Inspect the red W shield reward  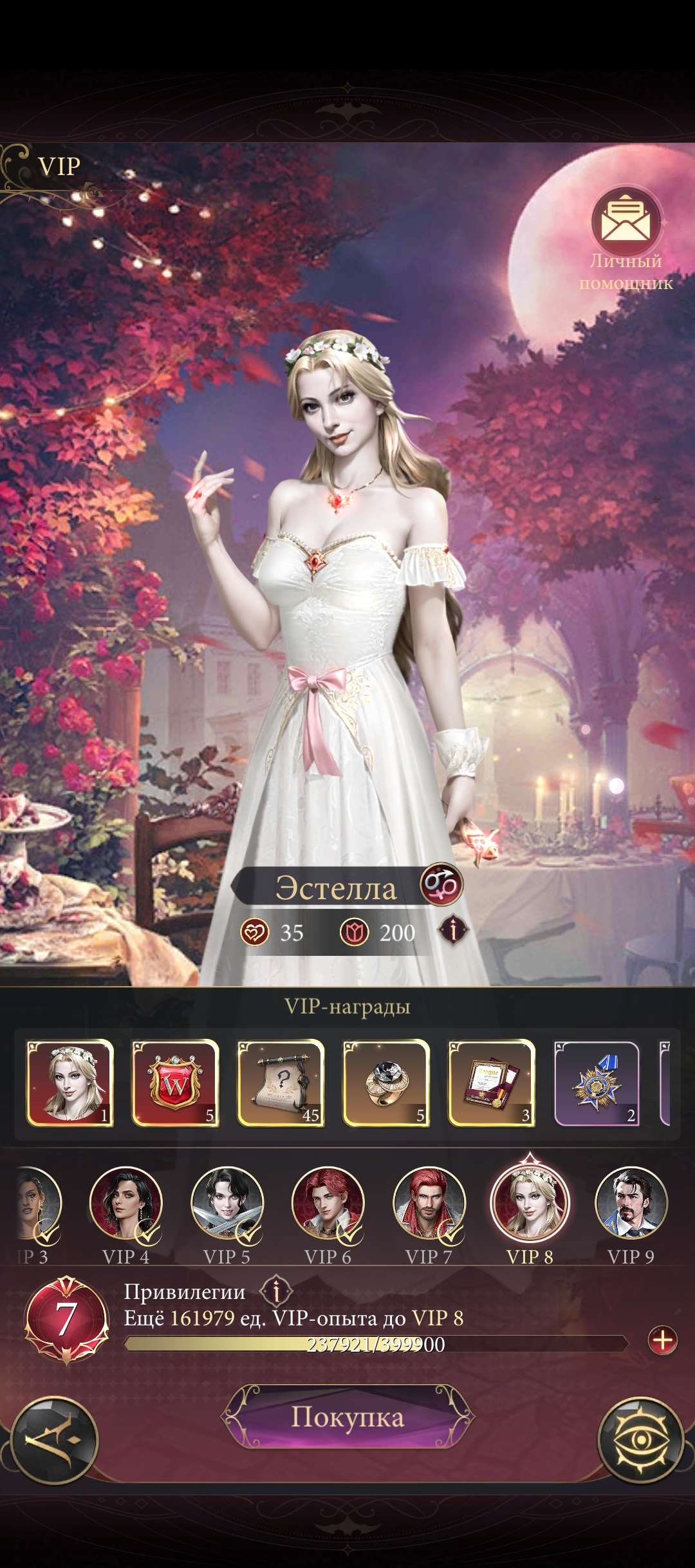pos(175,1082)
